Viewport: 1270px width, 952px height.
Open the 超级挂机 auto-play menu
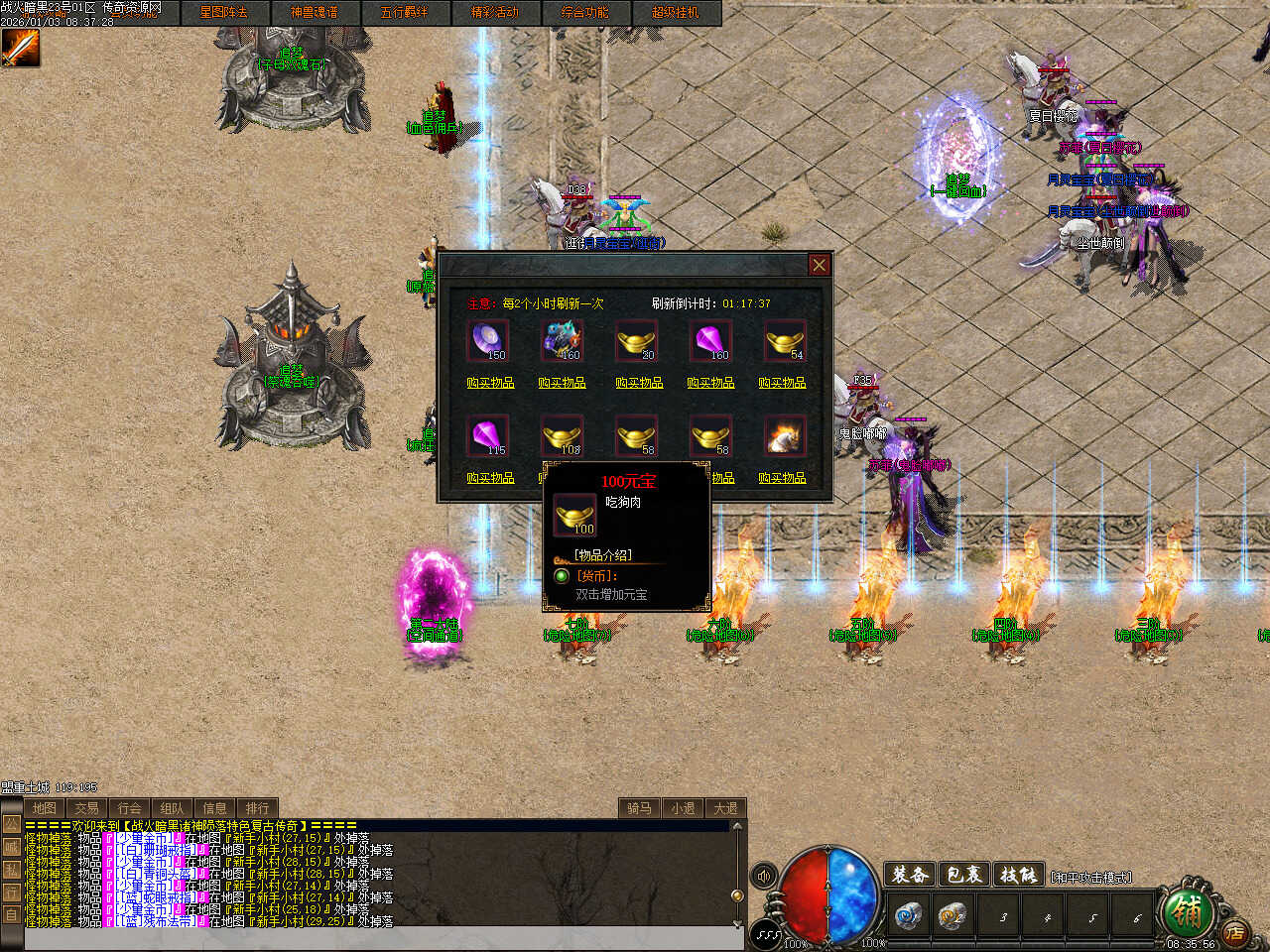(x=675, y=12)
